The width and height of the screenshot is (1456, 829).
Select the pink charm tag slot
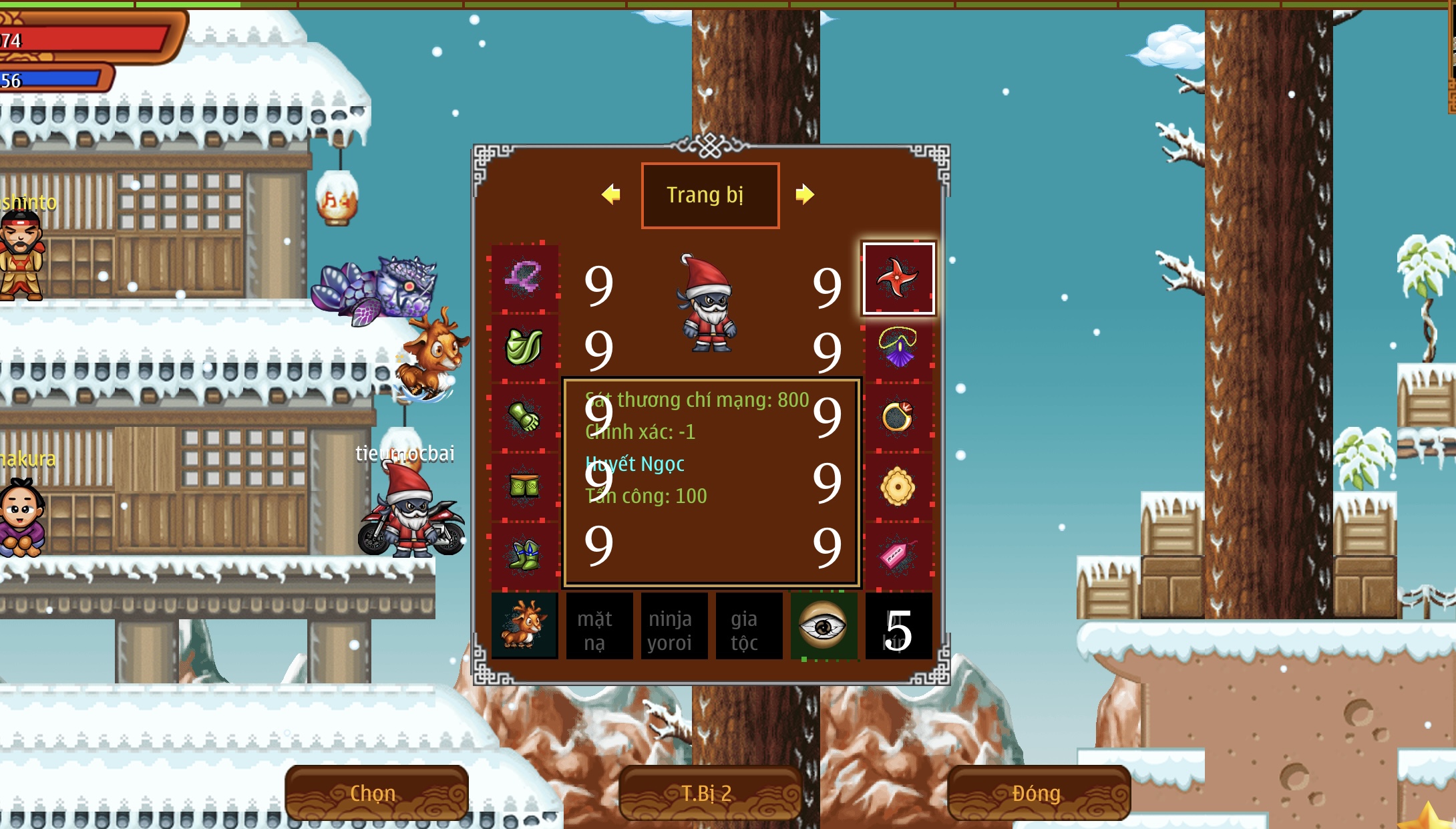tap(898, 556)
